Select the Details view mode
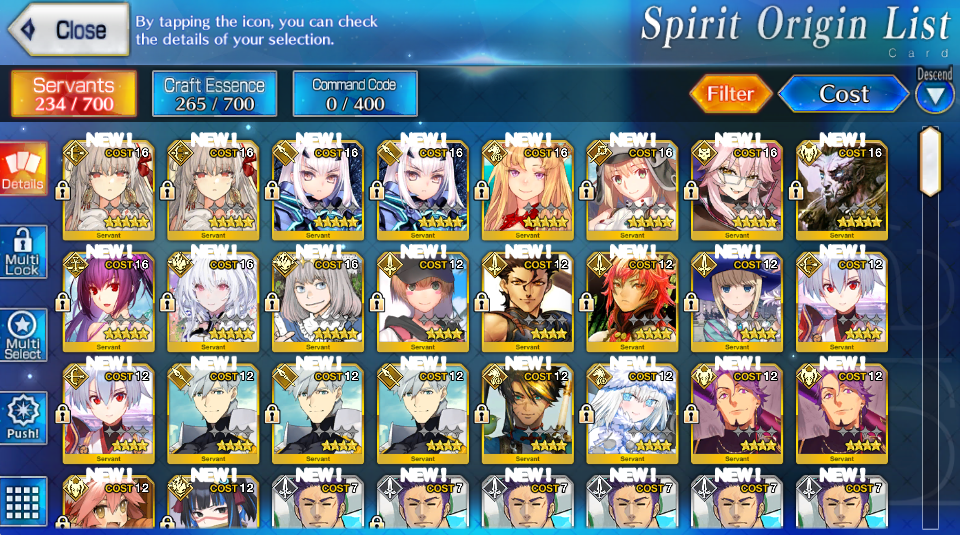Viewport: 960px width, 535px height. (x=23, y=168)
